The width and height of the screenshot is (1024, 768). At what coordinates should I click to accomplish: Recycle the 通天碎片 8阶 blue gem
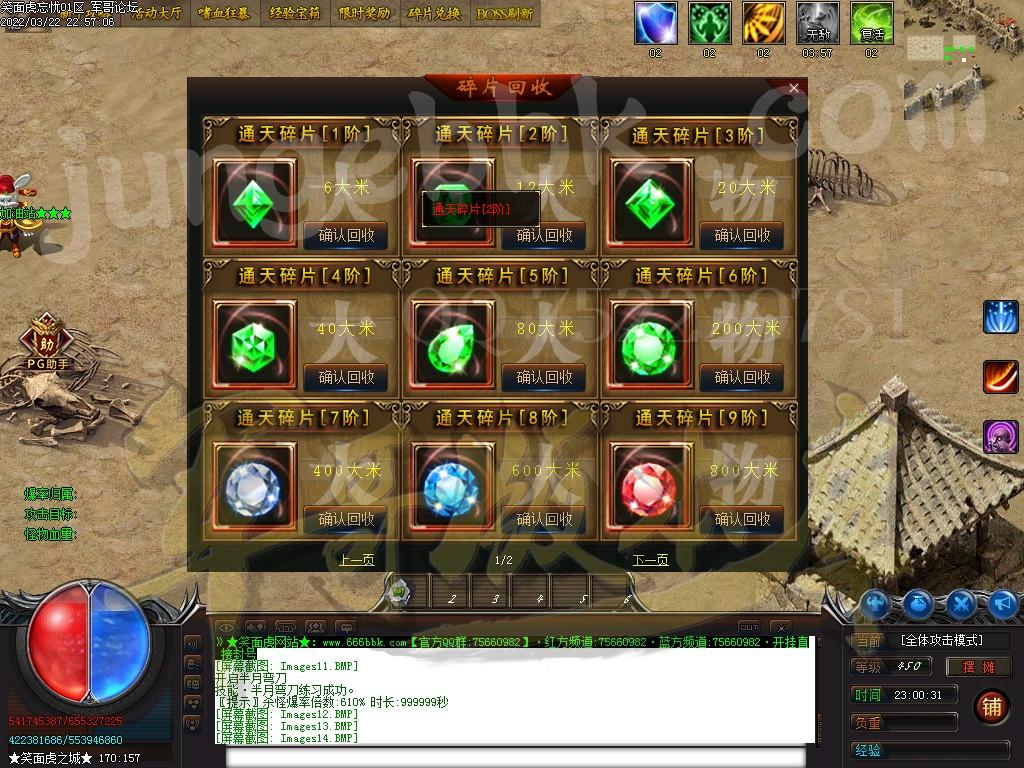(544, 519)
